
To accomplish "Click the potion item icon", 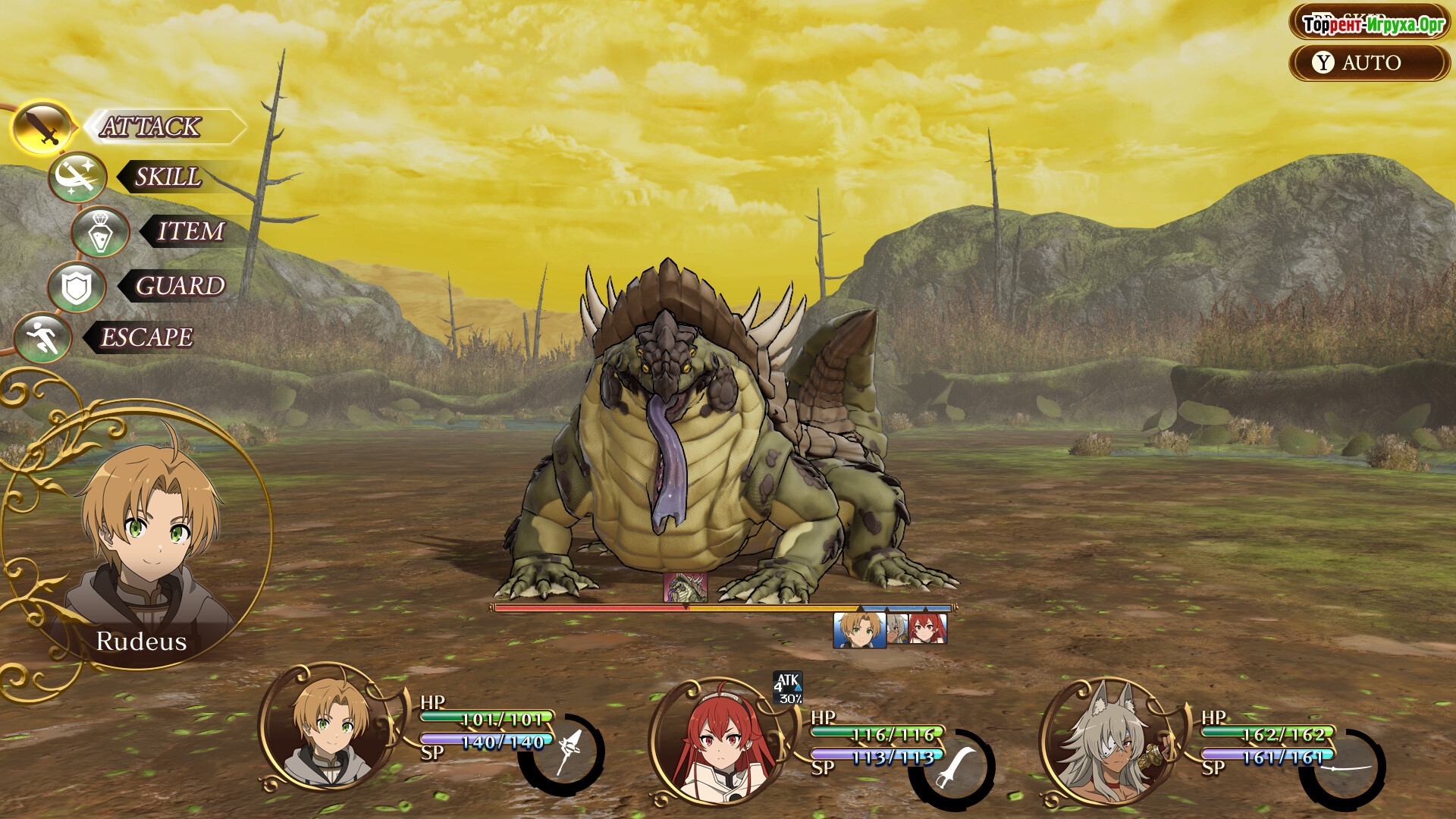I will [x=100, y=231].
